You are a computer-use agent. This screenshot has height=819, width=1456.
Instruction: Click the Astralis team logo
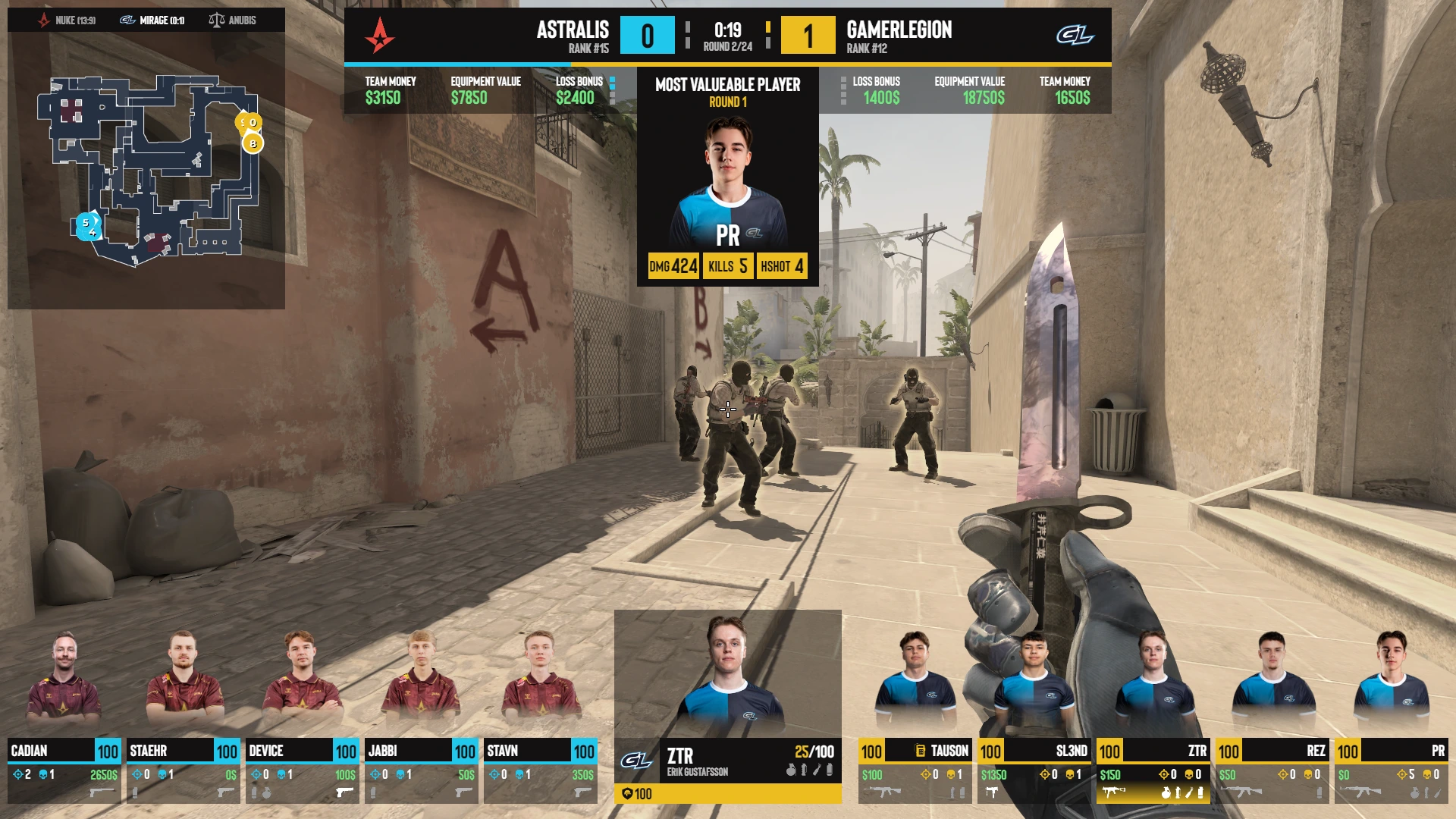(x=379, y=35)
